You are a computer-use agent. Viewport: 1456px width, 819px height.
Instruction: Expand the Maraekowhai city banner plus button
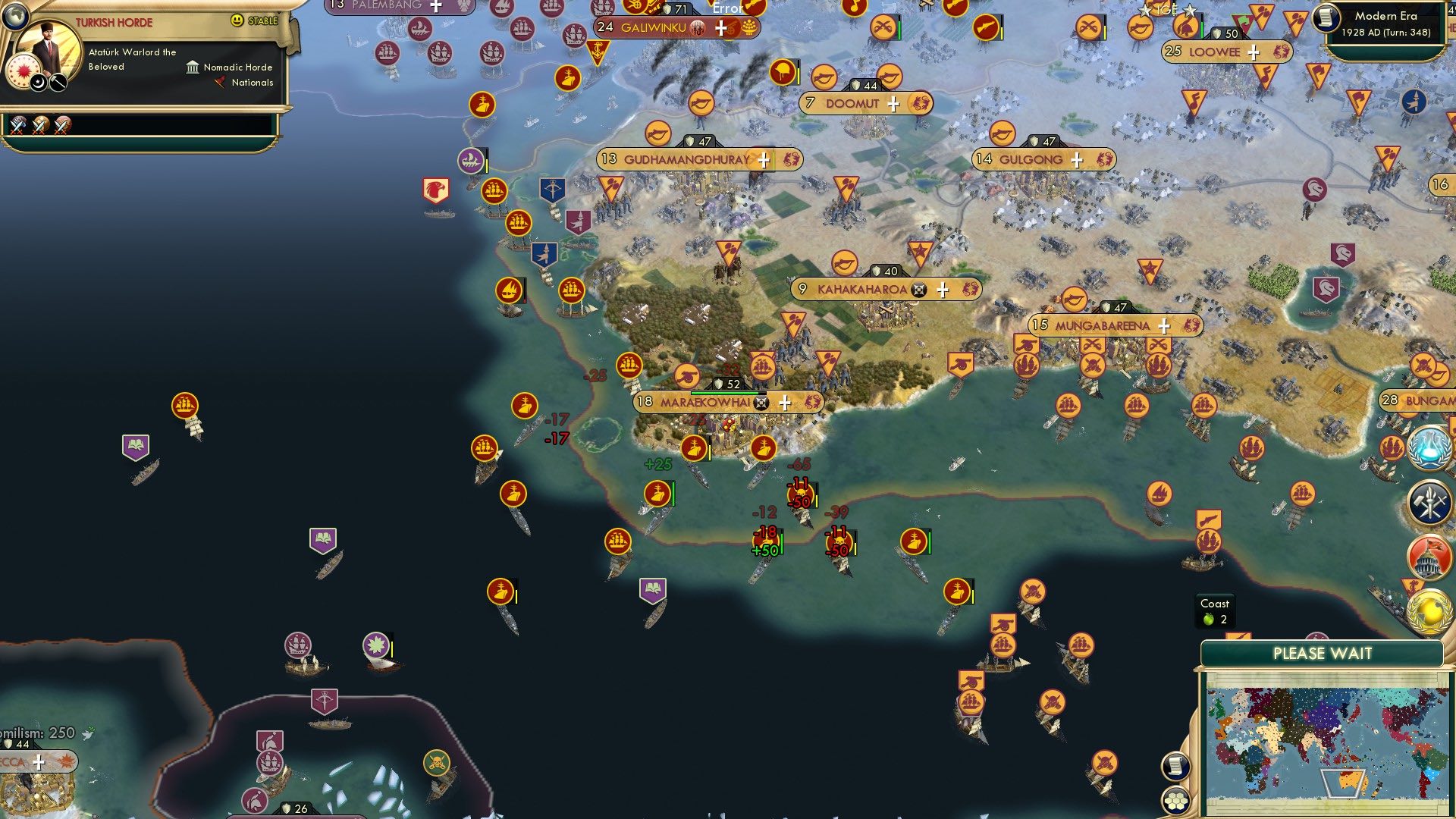point(786,403)
